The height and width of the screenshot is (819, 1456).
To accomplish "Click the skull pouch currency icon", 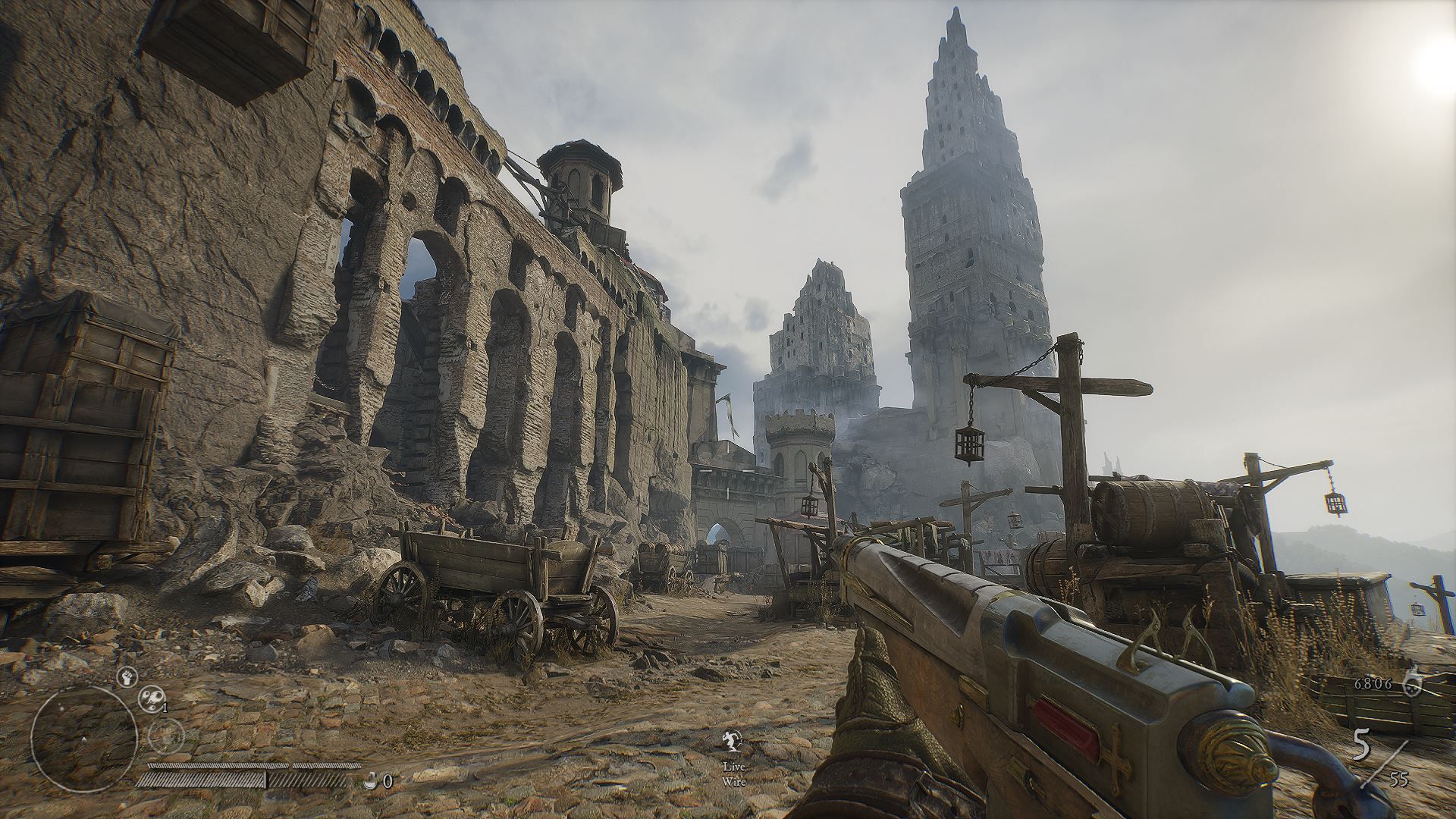I will point(1411,683).
